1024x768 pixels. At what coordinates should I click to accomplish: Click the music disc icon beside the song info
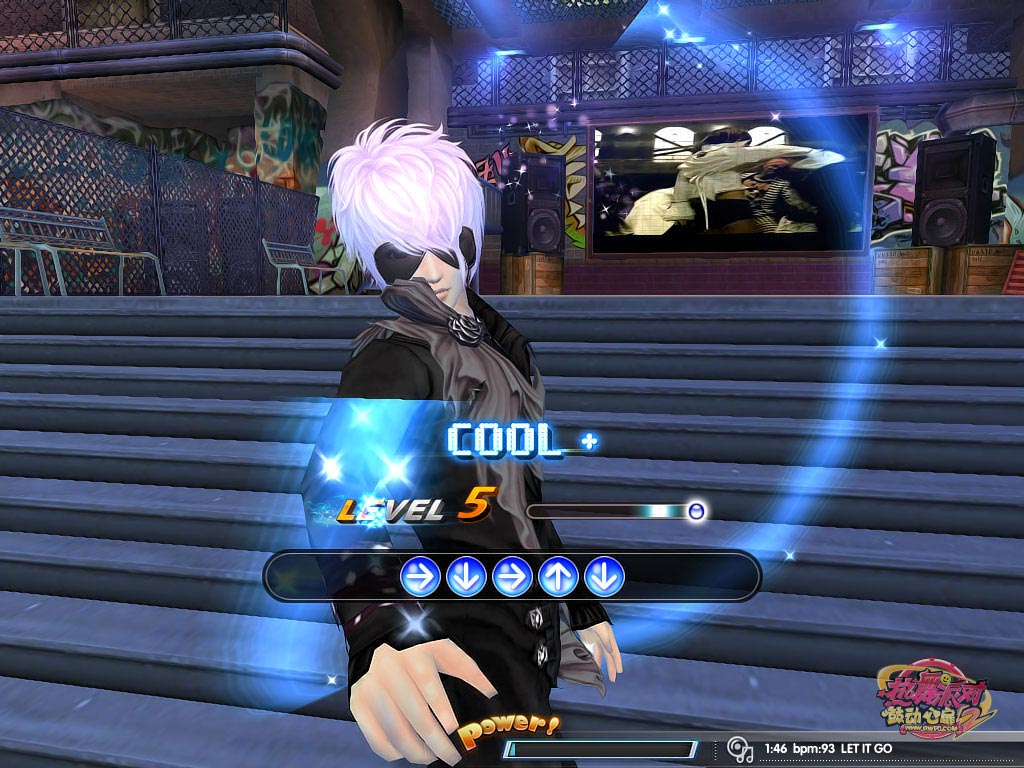[x=740, y=749]
